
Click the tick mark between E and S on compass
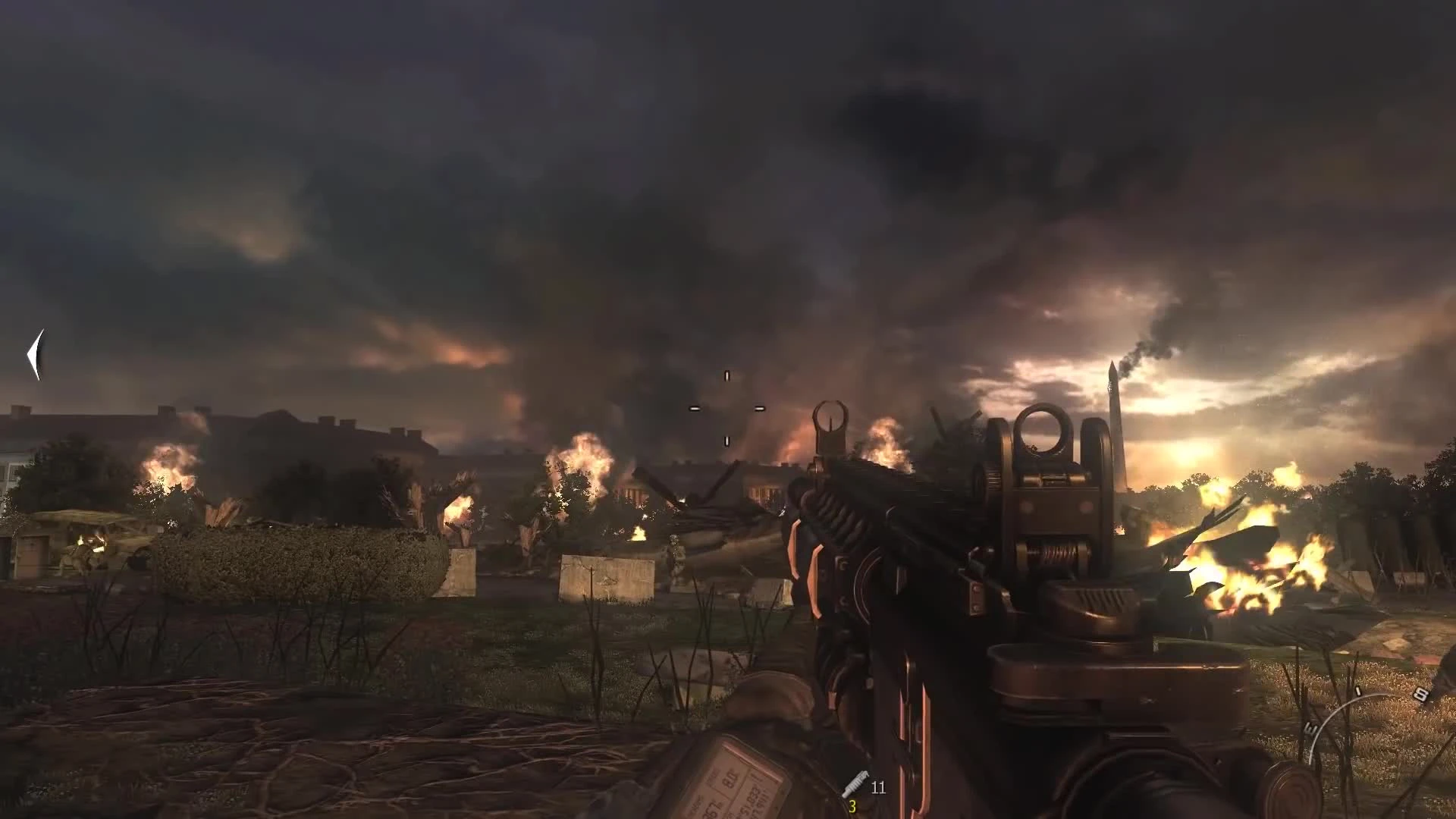tap(1358, 690)
